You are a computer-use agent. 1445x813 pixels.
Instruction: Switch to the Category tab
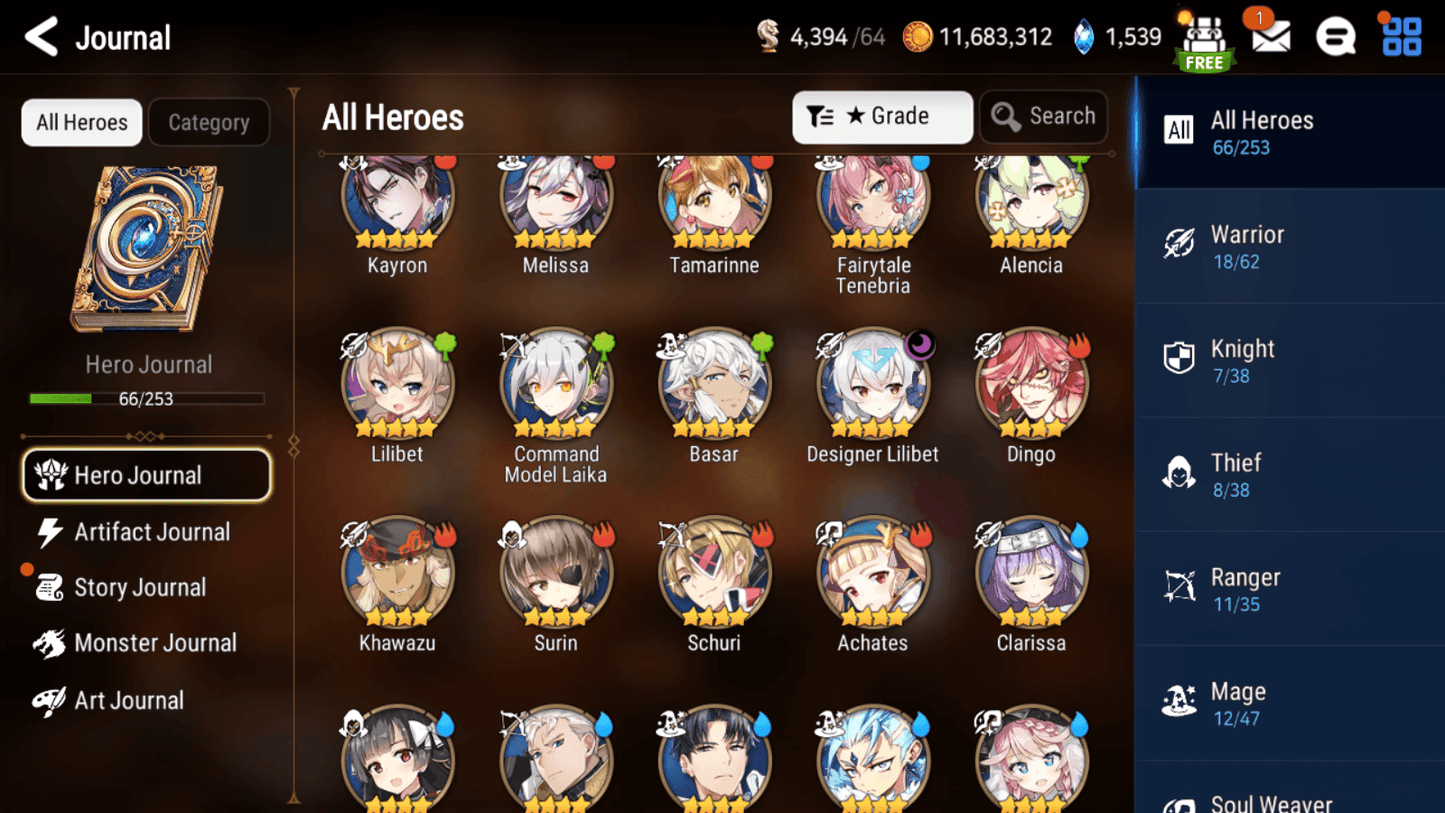(208, 122)
